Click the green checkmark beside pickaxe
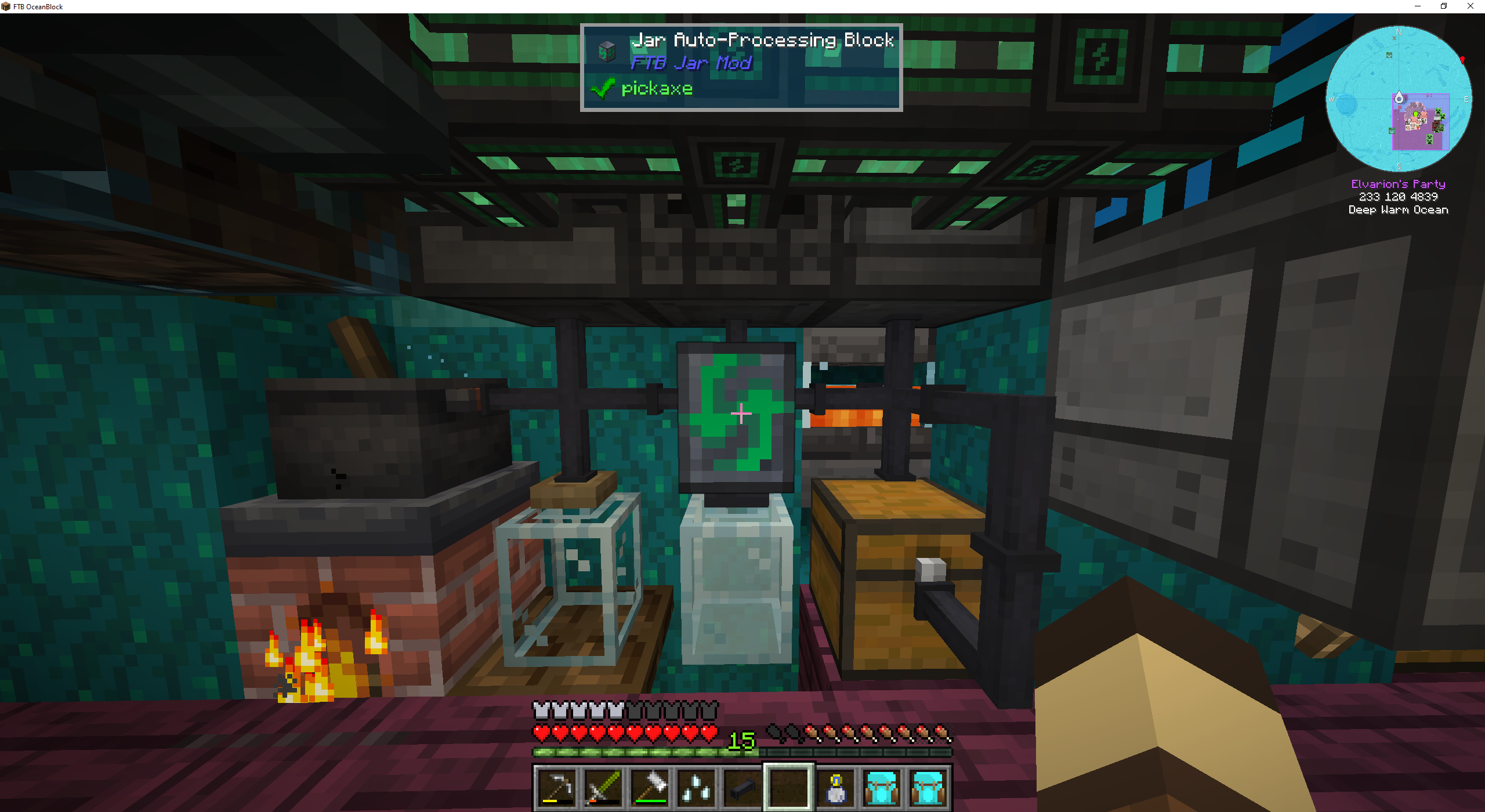The height and width of the screenshot is (812, 1485). pyautogui.click(x=603, y=88)
